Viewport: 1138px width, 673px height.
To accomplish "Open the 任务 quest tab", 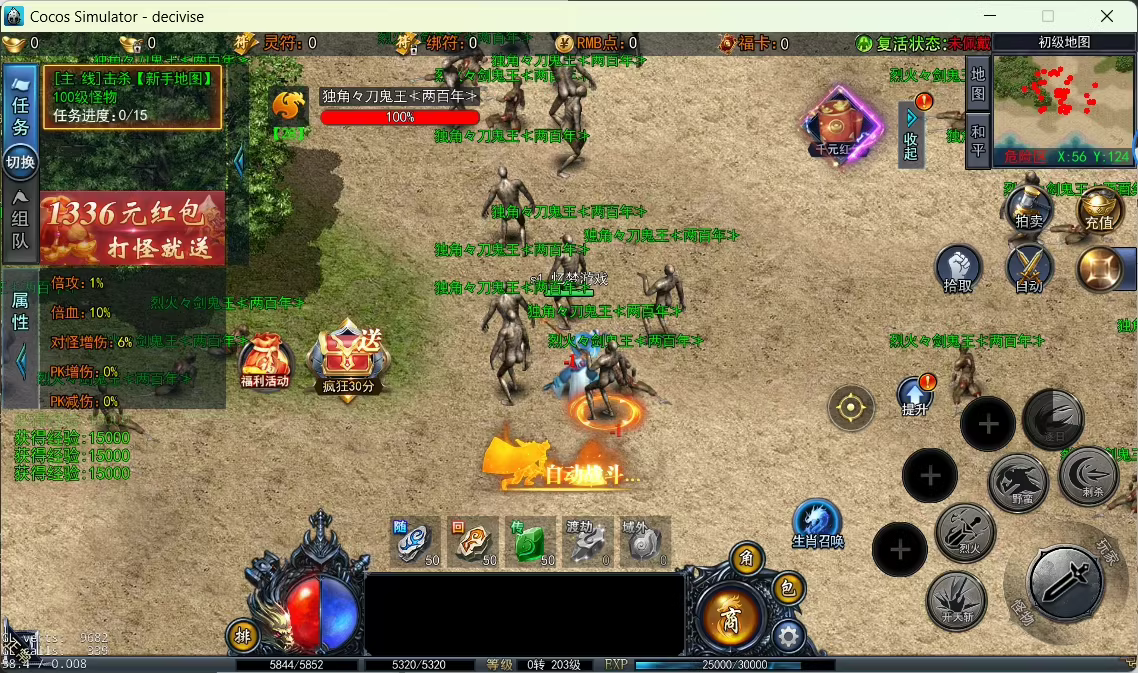I will pyautogui.click(x=20, y=115).
